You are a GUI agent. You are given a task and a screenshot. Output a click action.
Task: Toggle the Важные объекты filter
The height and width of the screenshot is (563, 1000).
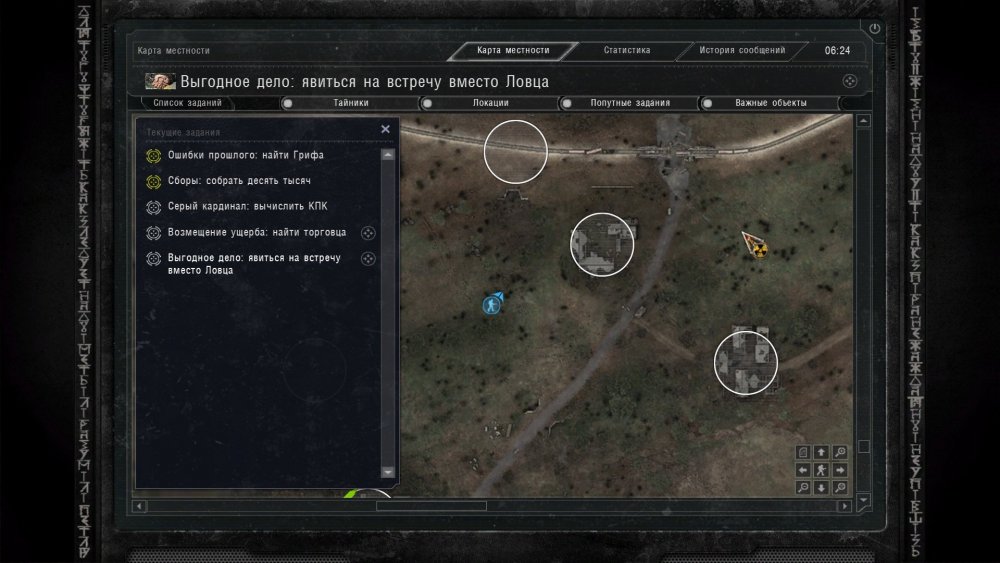770,103
